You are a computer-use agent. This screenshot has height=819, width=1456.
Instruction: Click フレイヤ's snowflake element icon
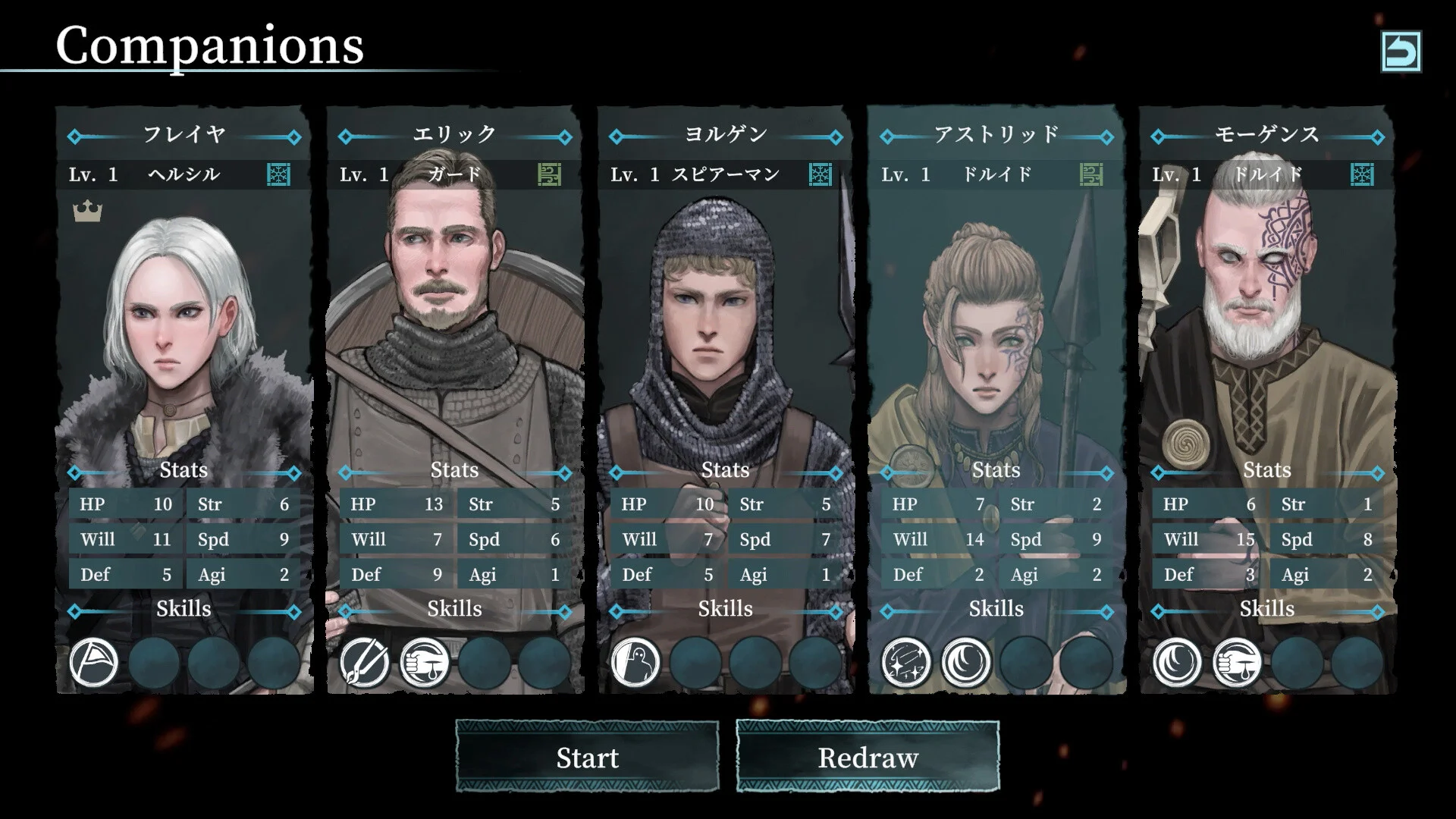[279, 175]
